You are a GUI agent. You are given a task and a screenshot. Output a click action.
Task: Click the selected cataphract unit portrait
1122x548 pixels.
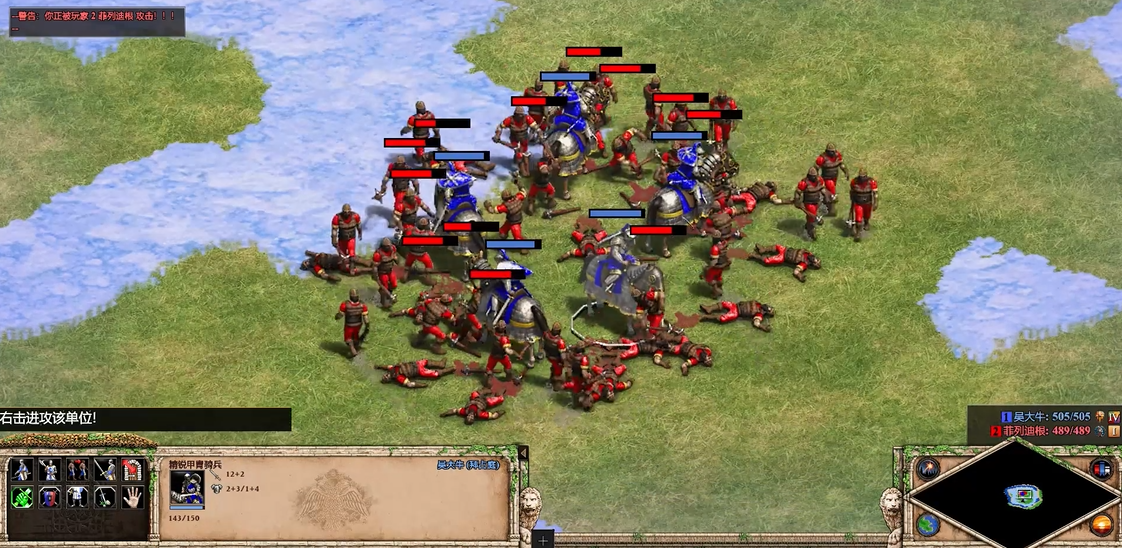(187, 490)
